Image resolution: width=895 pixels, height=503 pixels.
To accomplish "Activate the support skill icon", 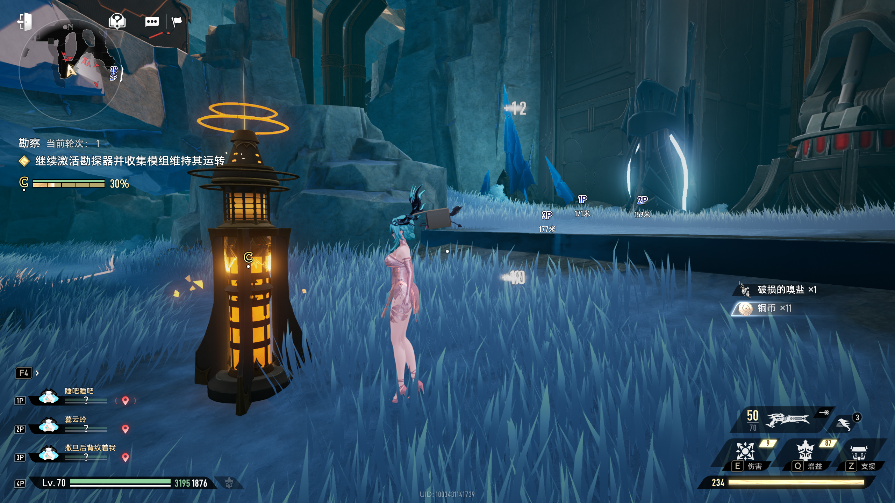I will (860, 453).
